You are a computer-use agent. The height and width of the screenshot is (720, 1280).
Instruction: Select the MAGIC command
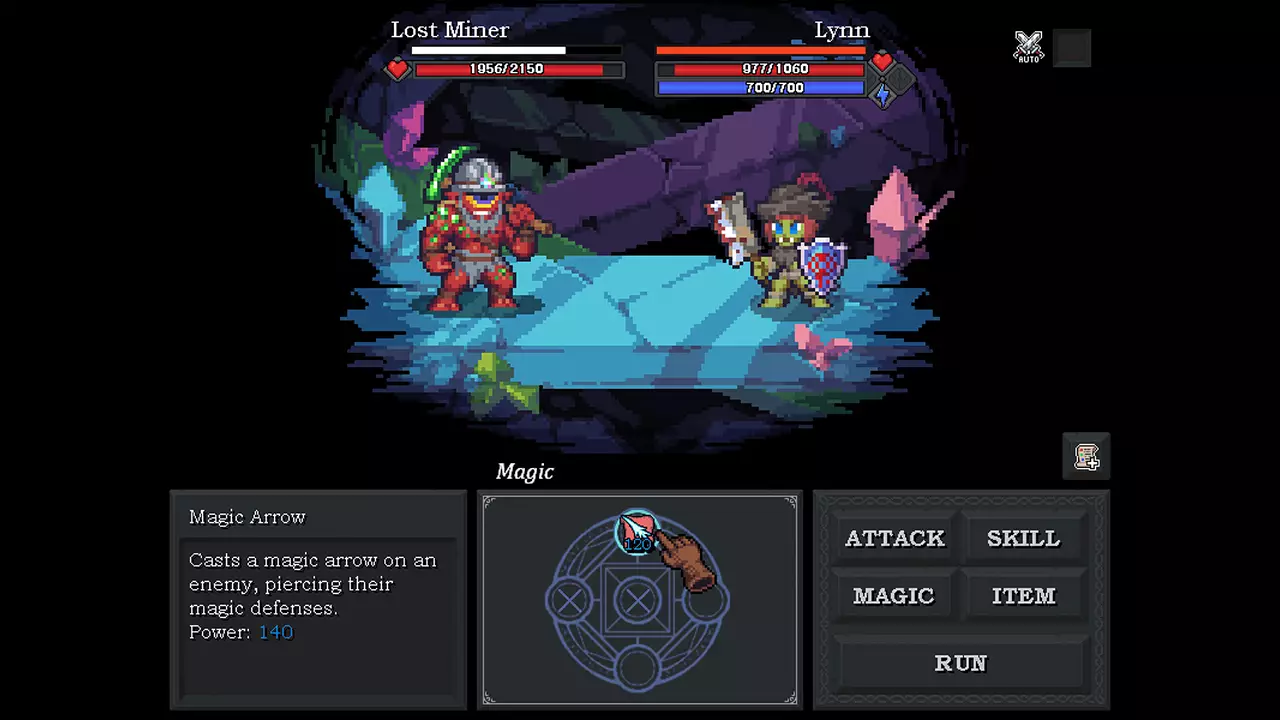893,596
